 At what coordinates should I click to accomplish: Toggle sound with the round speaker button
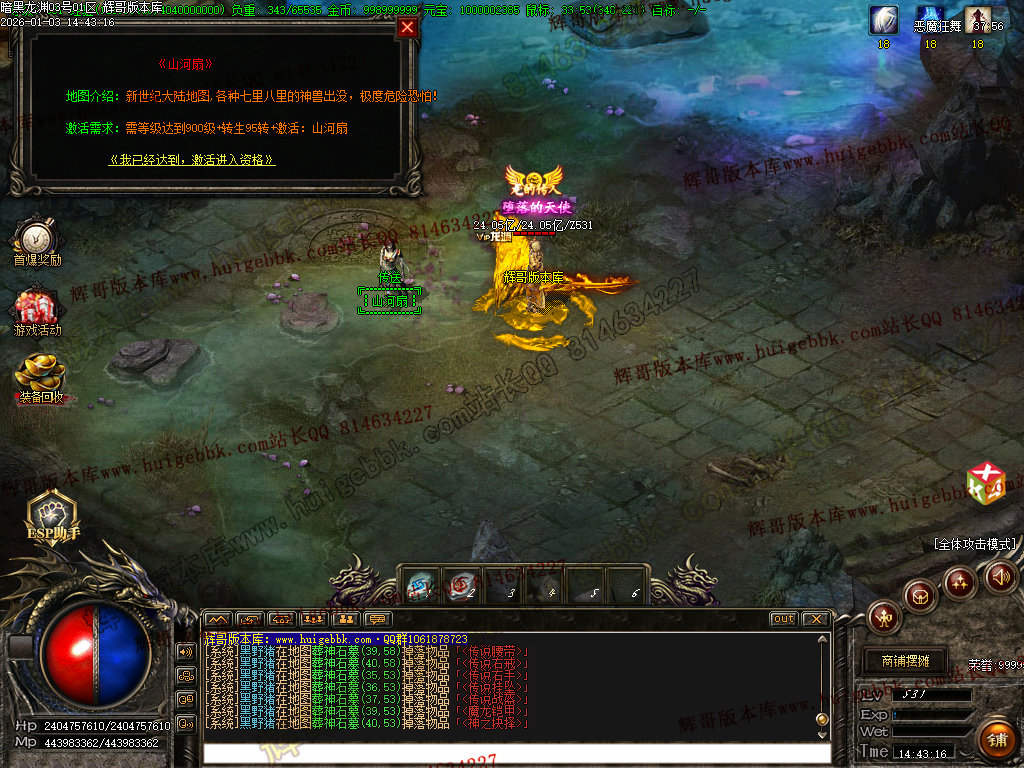pos(1000,575)
